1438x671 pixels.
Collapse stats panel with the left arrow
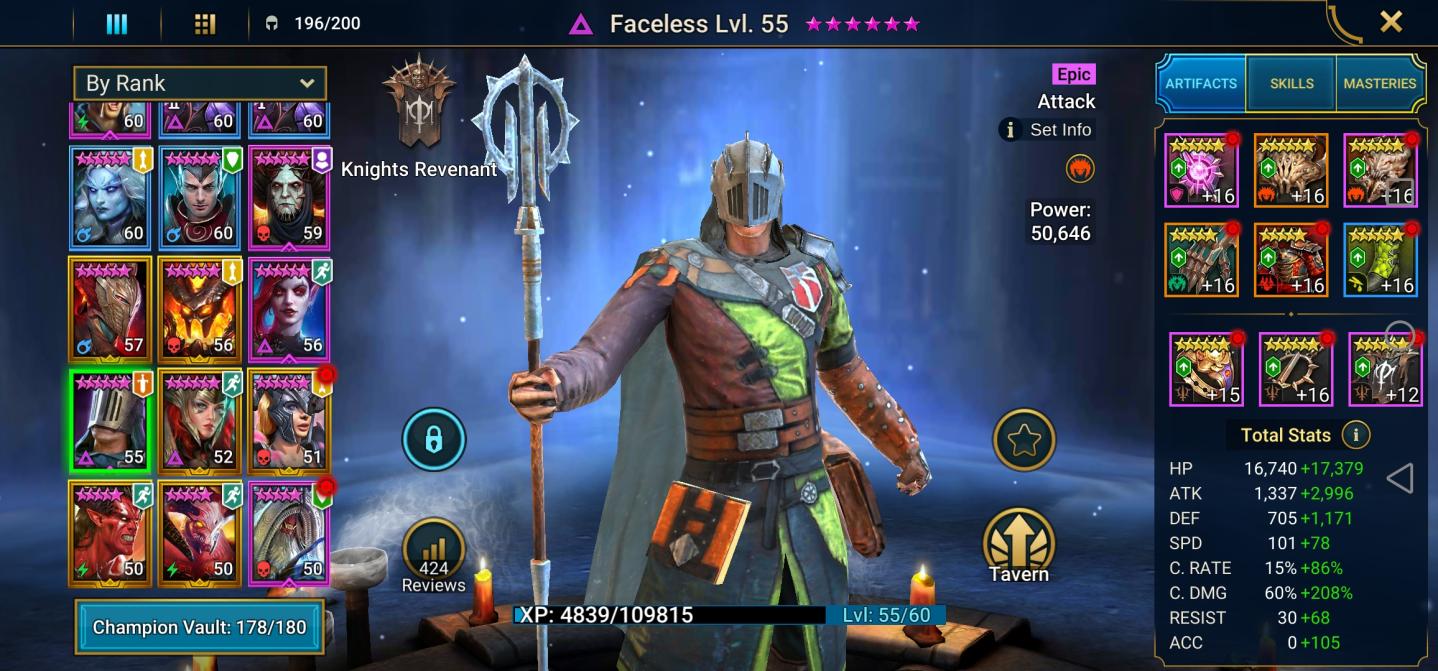pyautogui.click(x=1400, y=479)
